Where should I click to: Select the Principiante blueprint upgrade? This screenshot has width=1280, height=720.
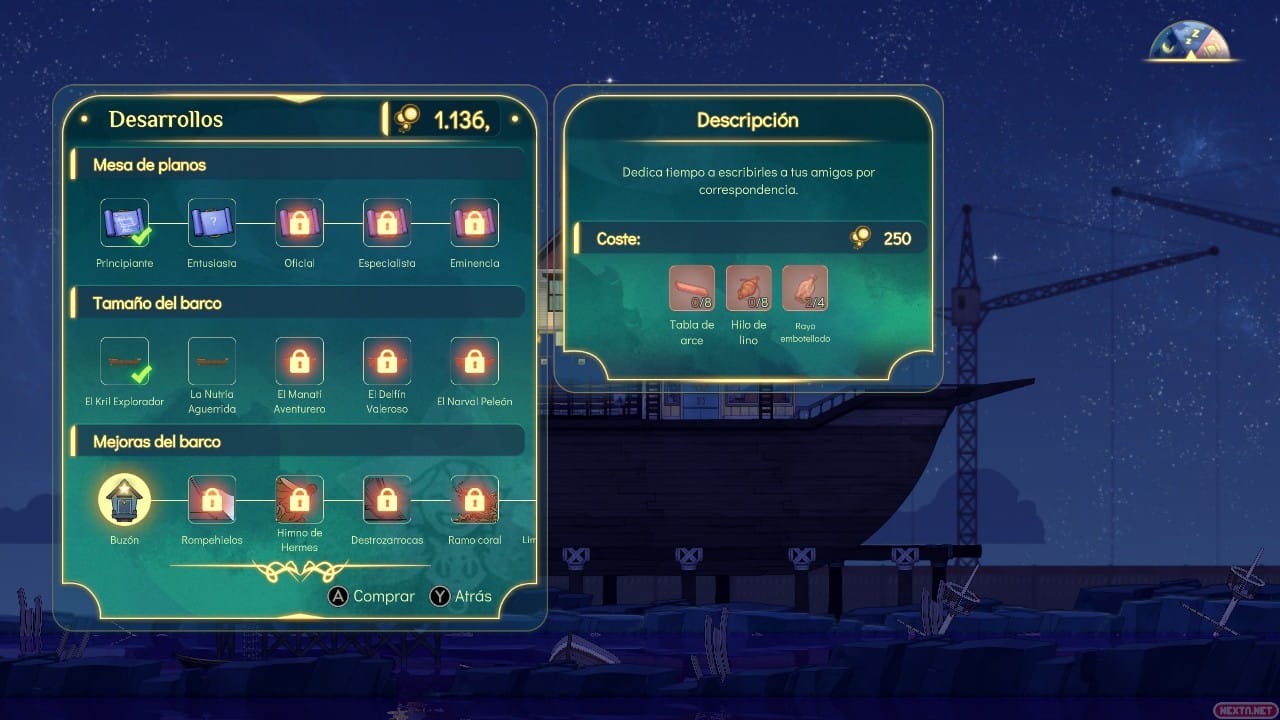tap(125, 223)
